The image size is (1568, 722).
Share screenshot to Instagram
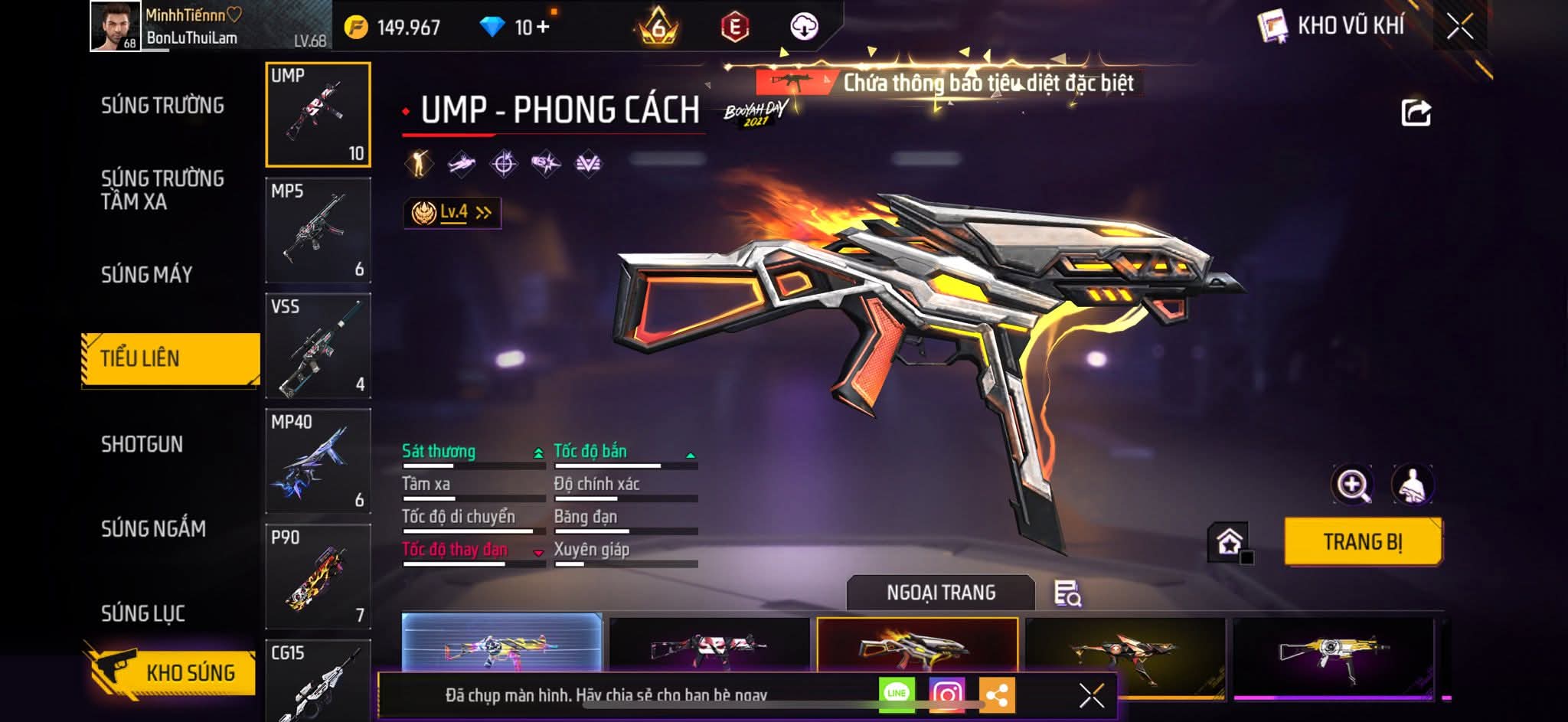coord(946,694)
